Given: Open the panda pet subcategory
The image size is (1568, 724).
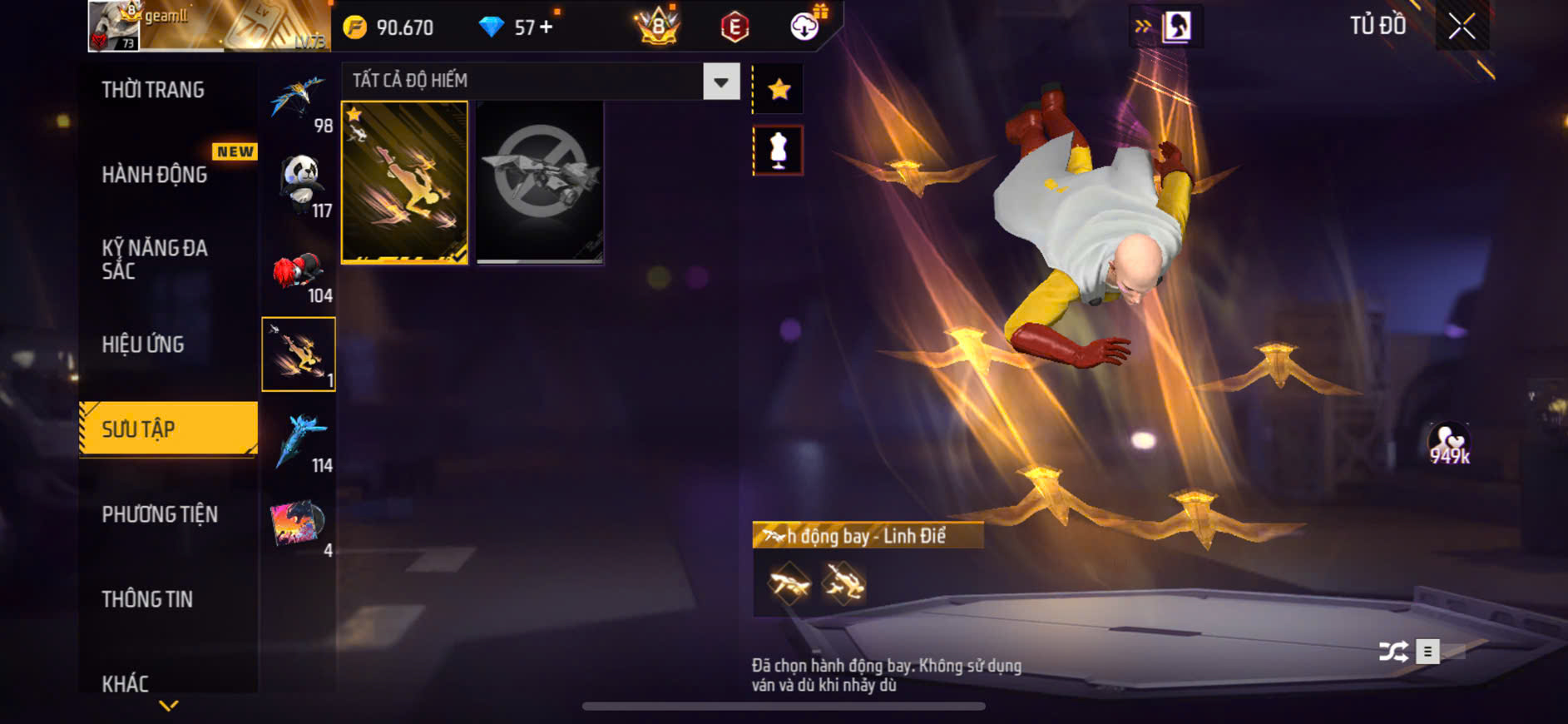Looking at the screenshot, I should coord(299,184).
